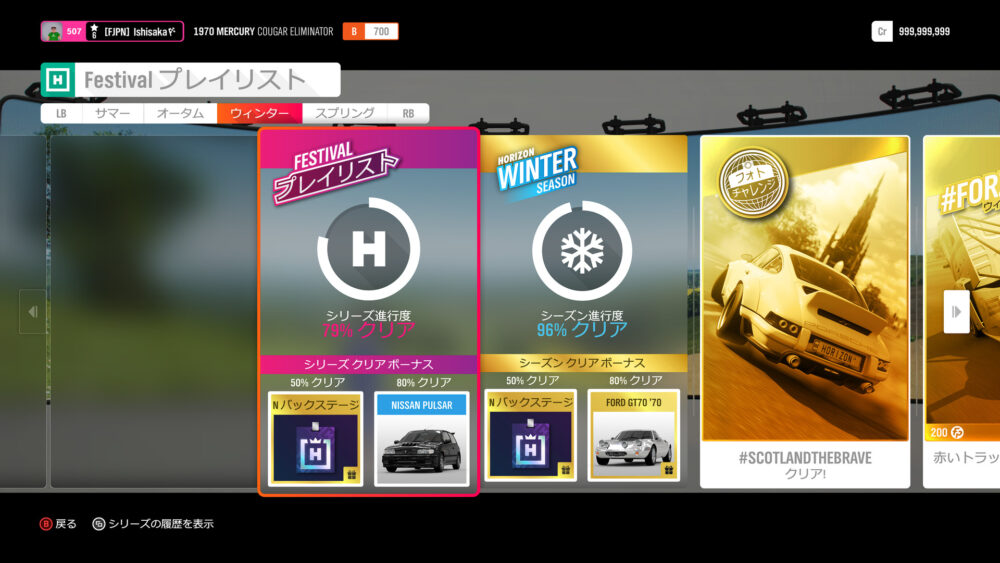This screenshot has height=563, width=1000.
Task: Switch to the スプリング season tab
Action: (344, 114)
